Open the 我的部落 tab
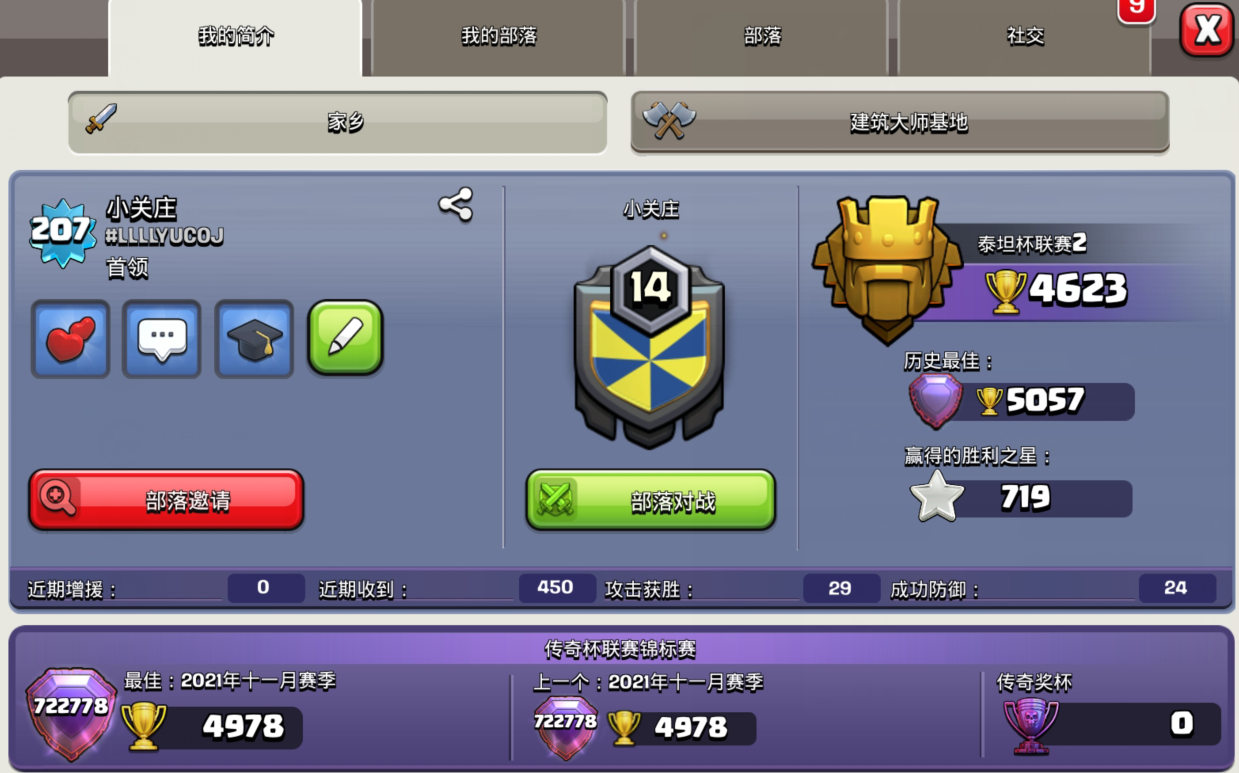This screenshot has width=1239, height=773. (498, 37)
